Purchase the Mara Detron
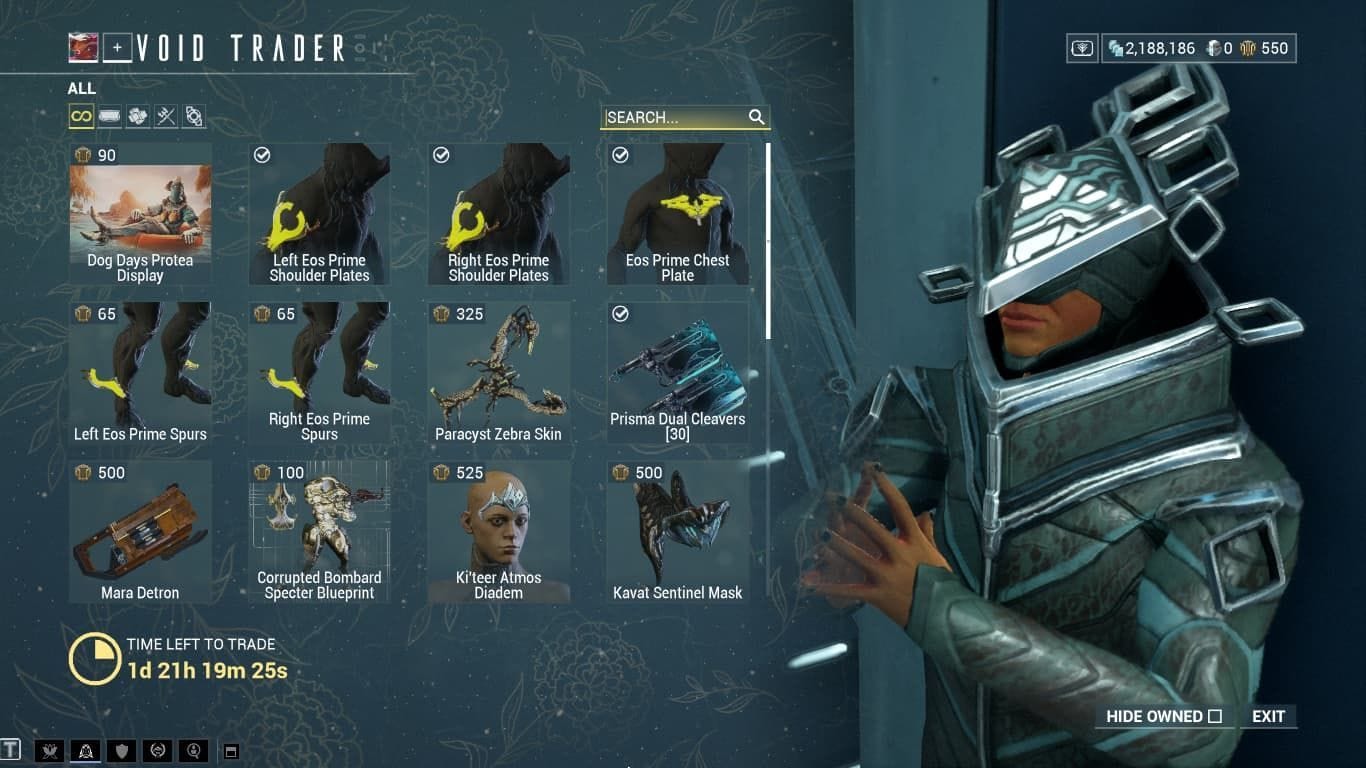 pyautogui.click(x=140, y=530)
